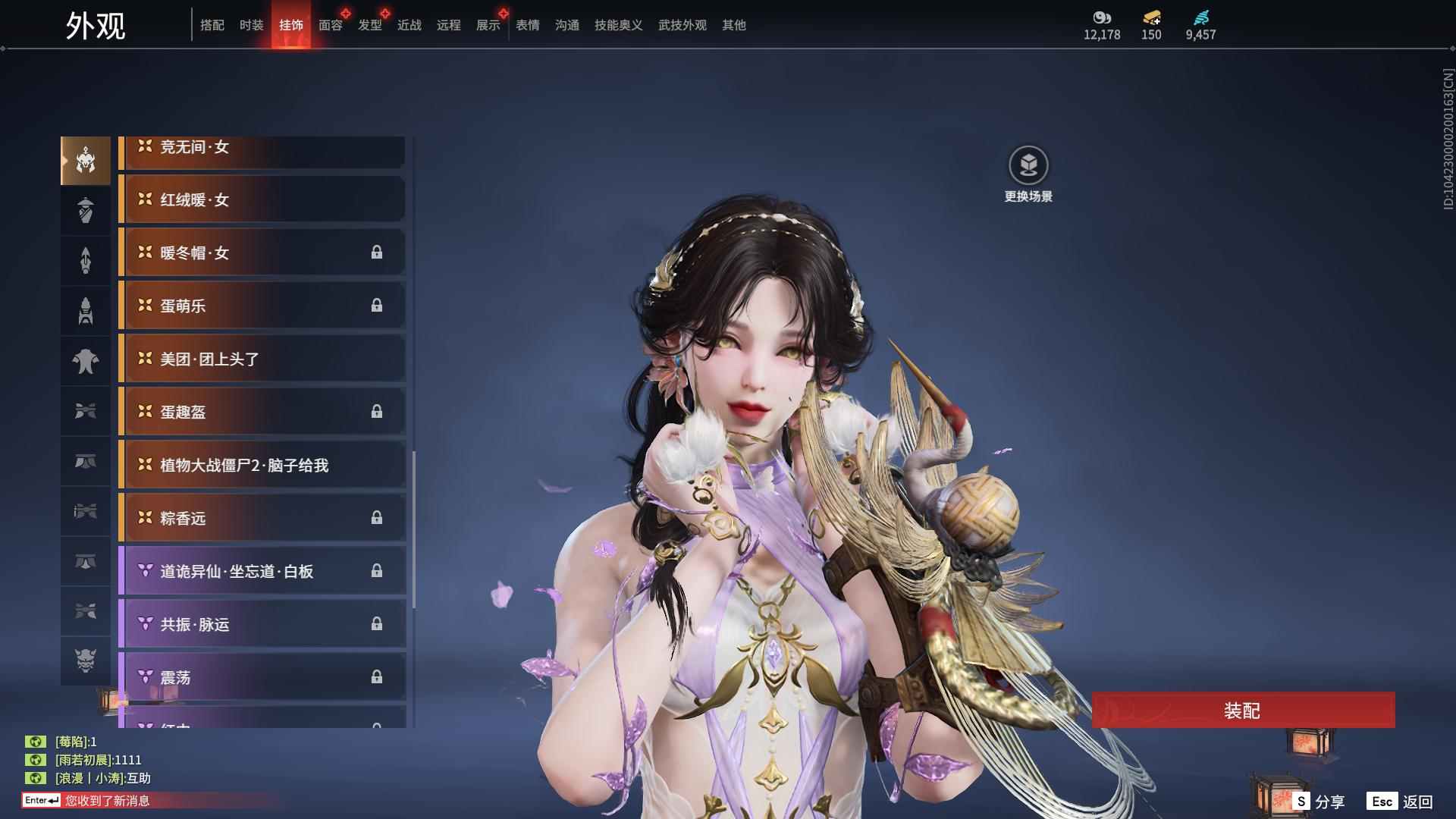Image resolution: width=1456 pixels, height=819 pixels.
Task: Select the 其他 tab
Action: pos(734,25)
